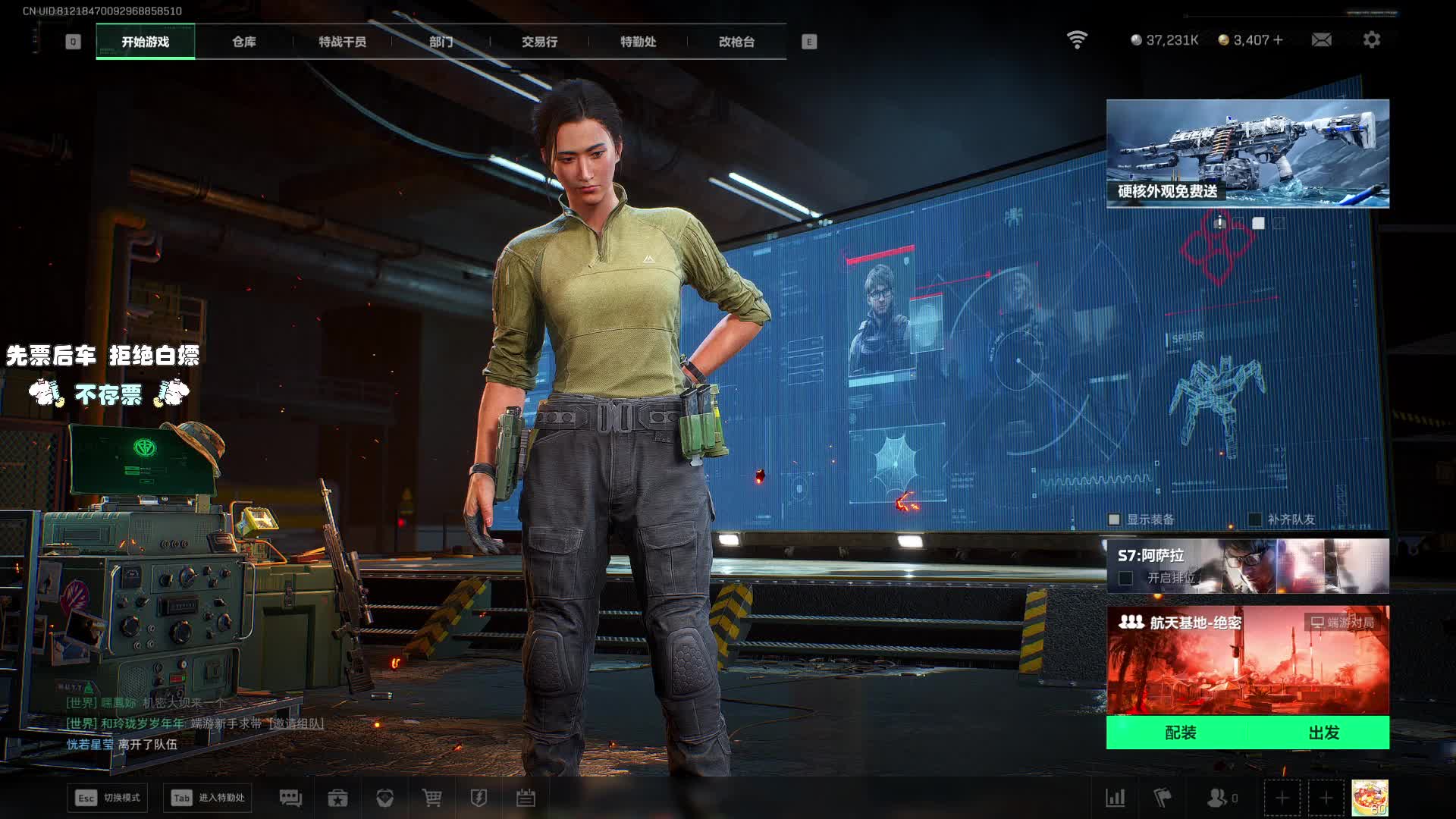
Task: Open the 特战干员 tab
Action: point(342,42)
